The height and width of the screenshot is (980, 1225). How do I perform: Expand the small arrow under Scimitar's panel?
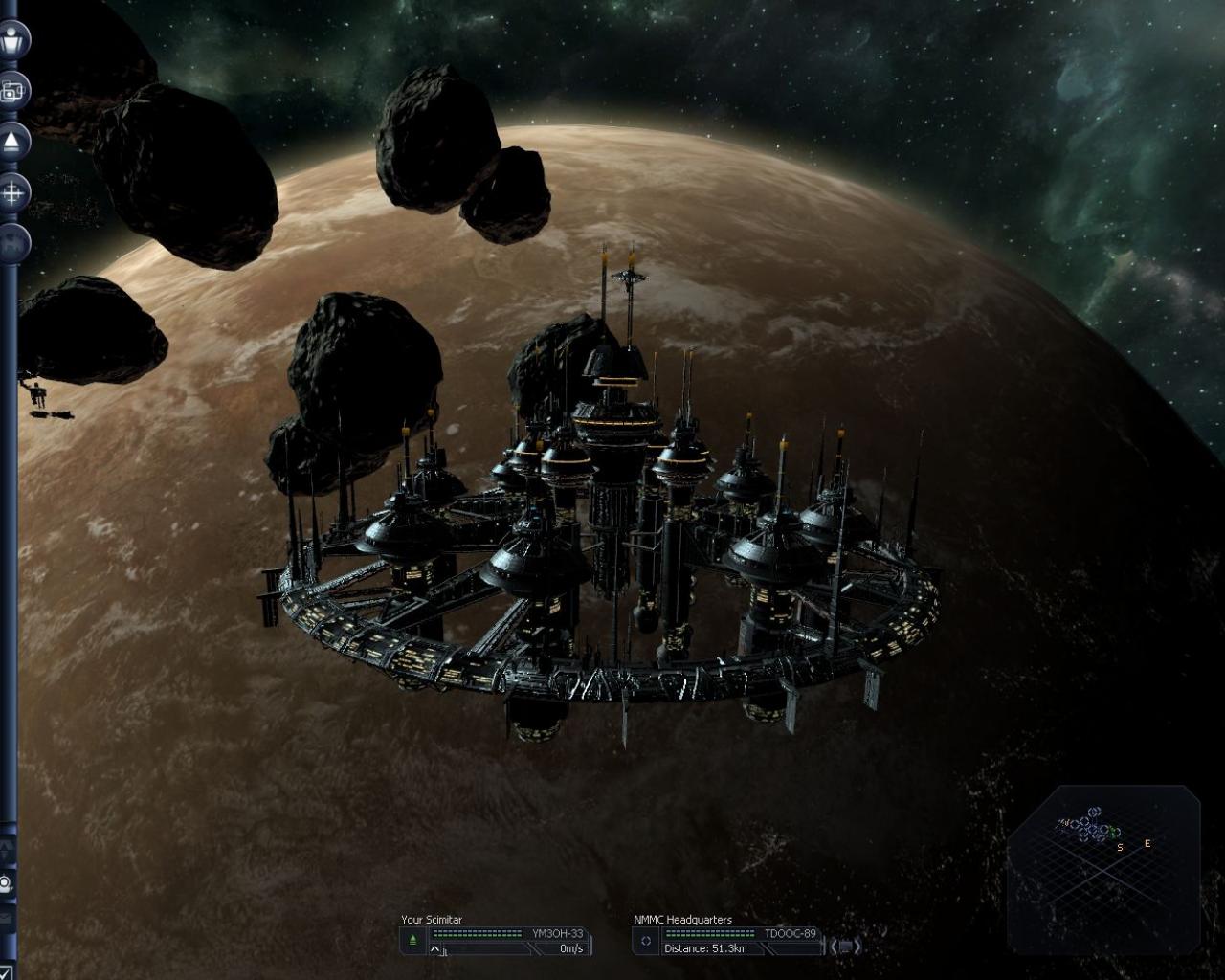[435, 949]
